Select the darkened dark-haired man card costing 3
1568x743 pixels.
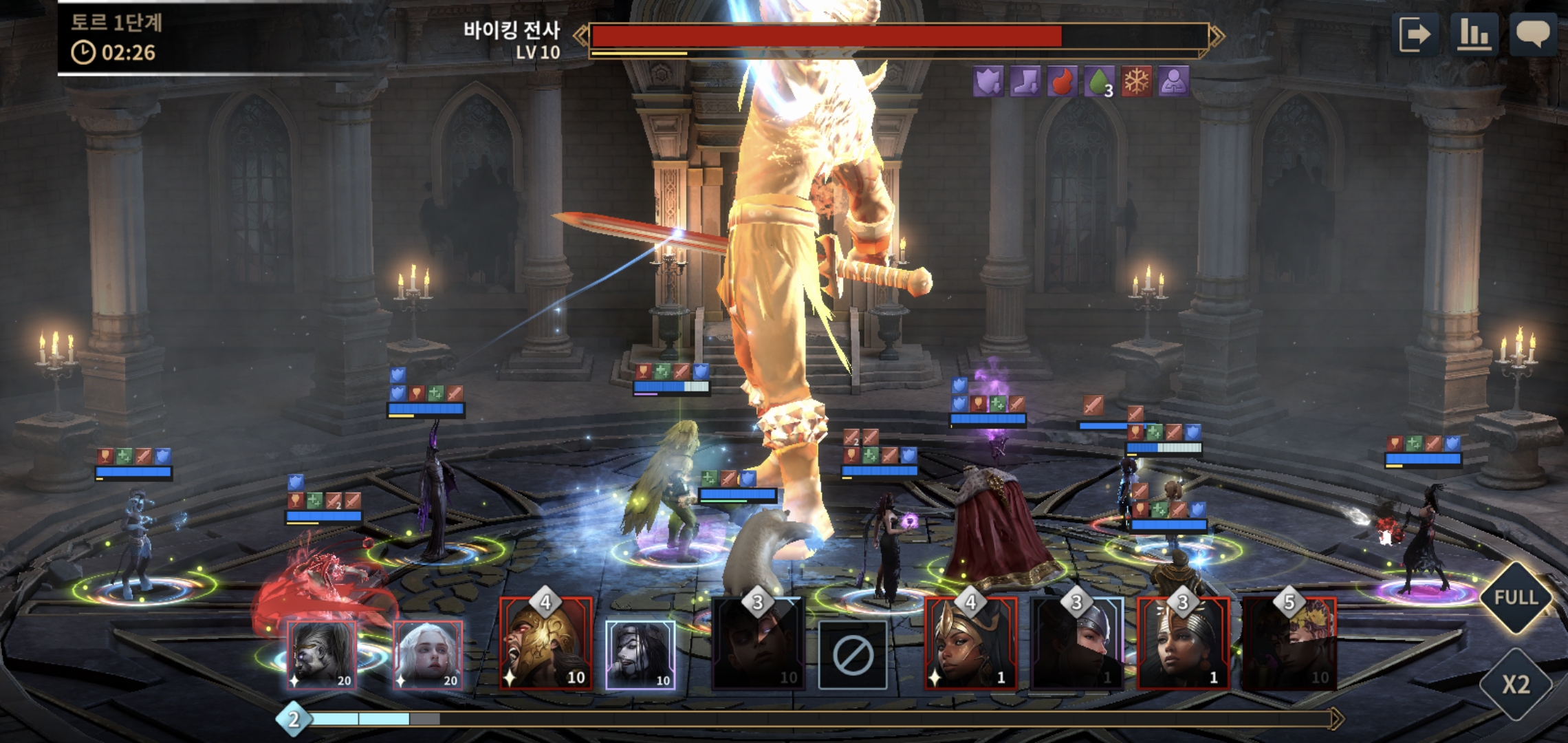(757, 643)
